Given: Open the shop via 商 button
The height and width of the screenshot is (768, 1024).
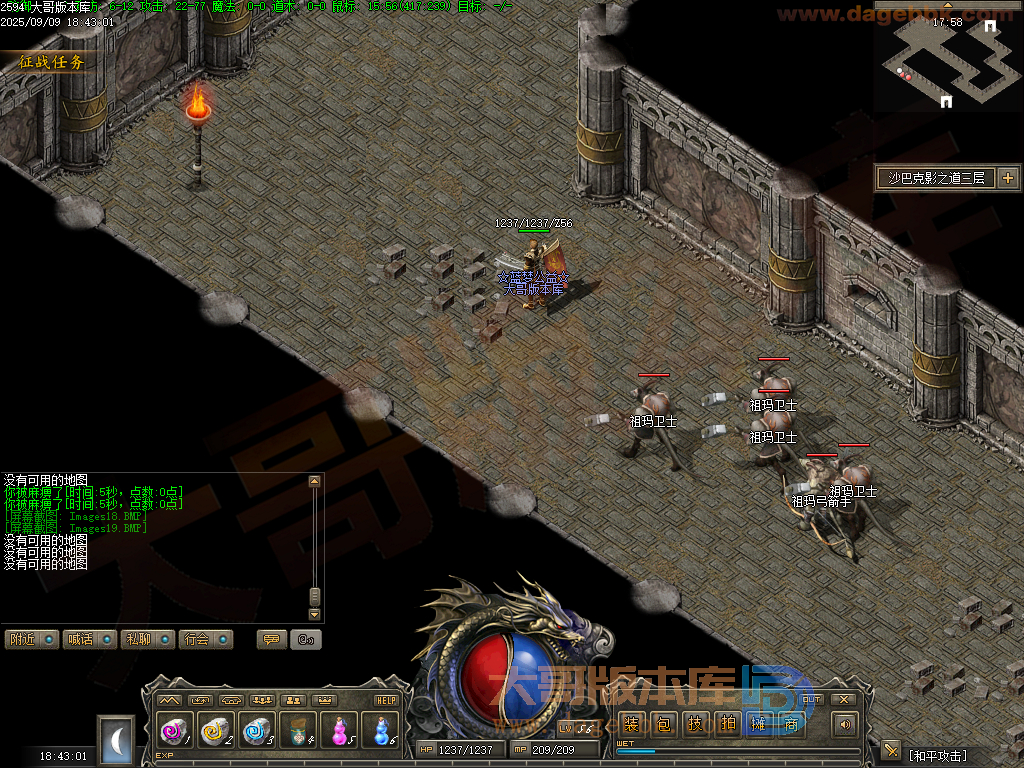Looking at the screenshot, I should 791,724.
